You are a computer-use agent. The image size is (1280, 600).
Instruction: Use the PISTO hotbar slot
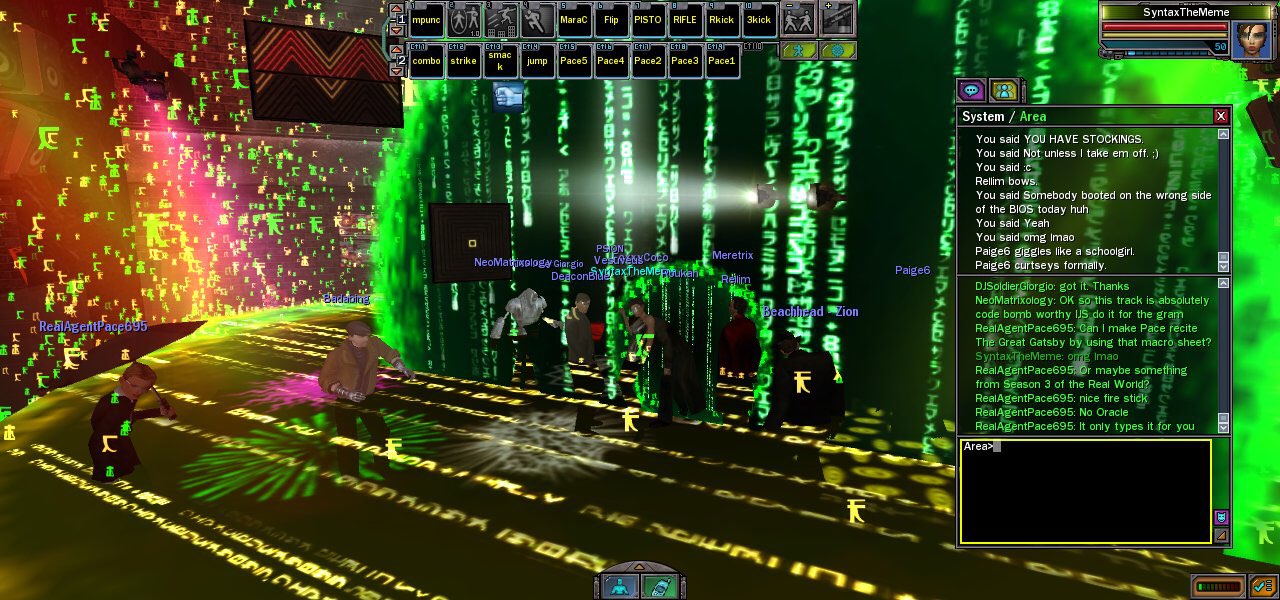point(648,20)
